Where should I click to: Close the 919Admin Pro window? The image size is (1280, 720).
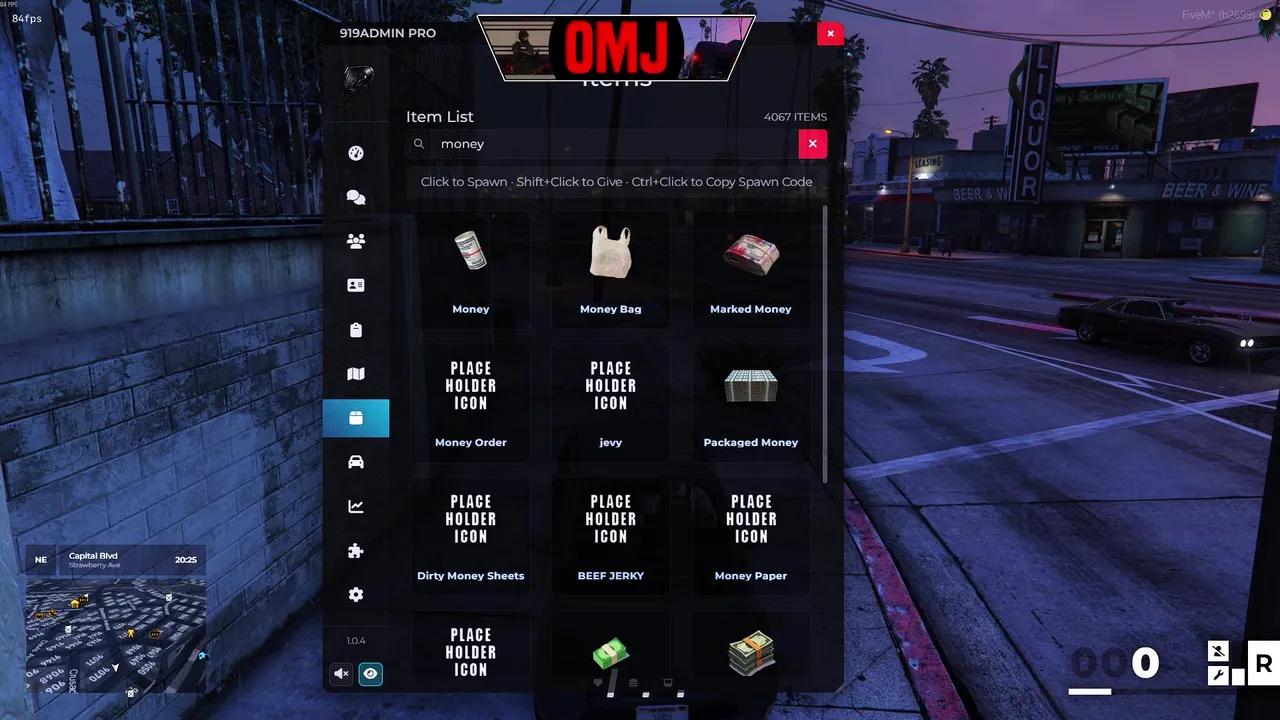tap(830, 33)
